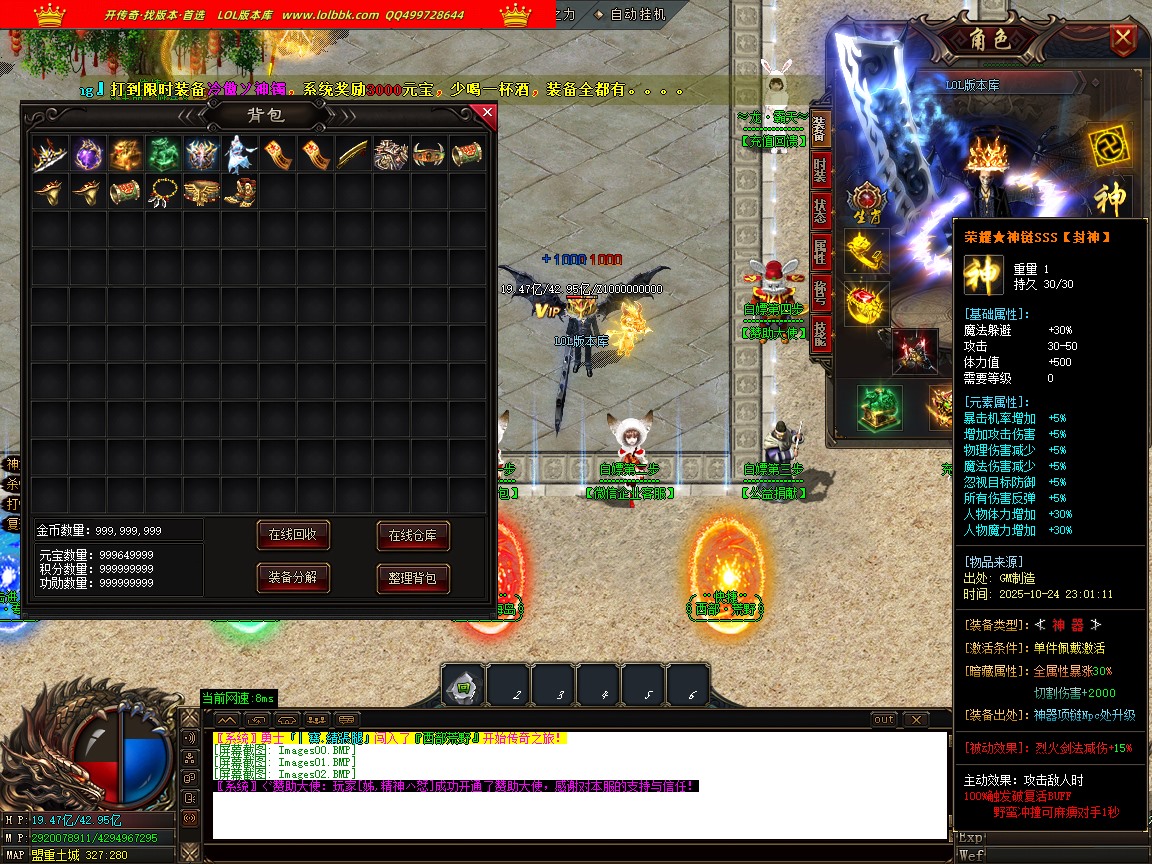
Task: Open the 状态 status tab
Action: click(820, 209)
